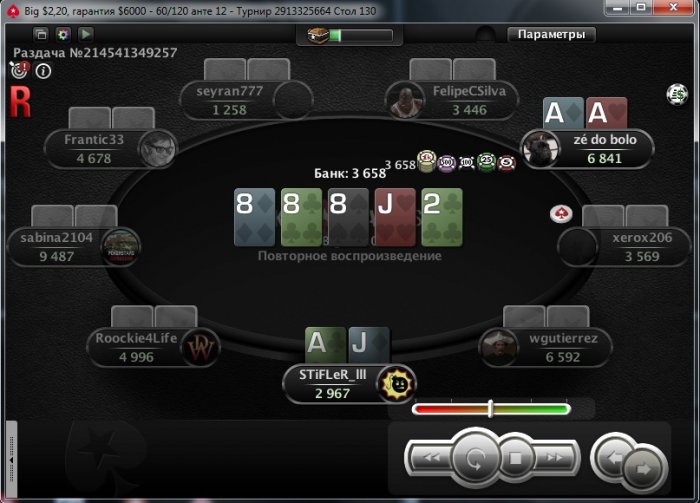Viewport: 700px width, 503px height.
Task: Stop the hand replay
Action: point(516,459)
